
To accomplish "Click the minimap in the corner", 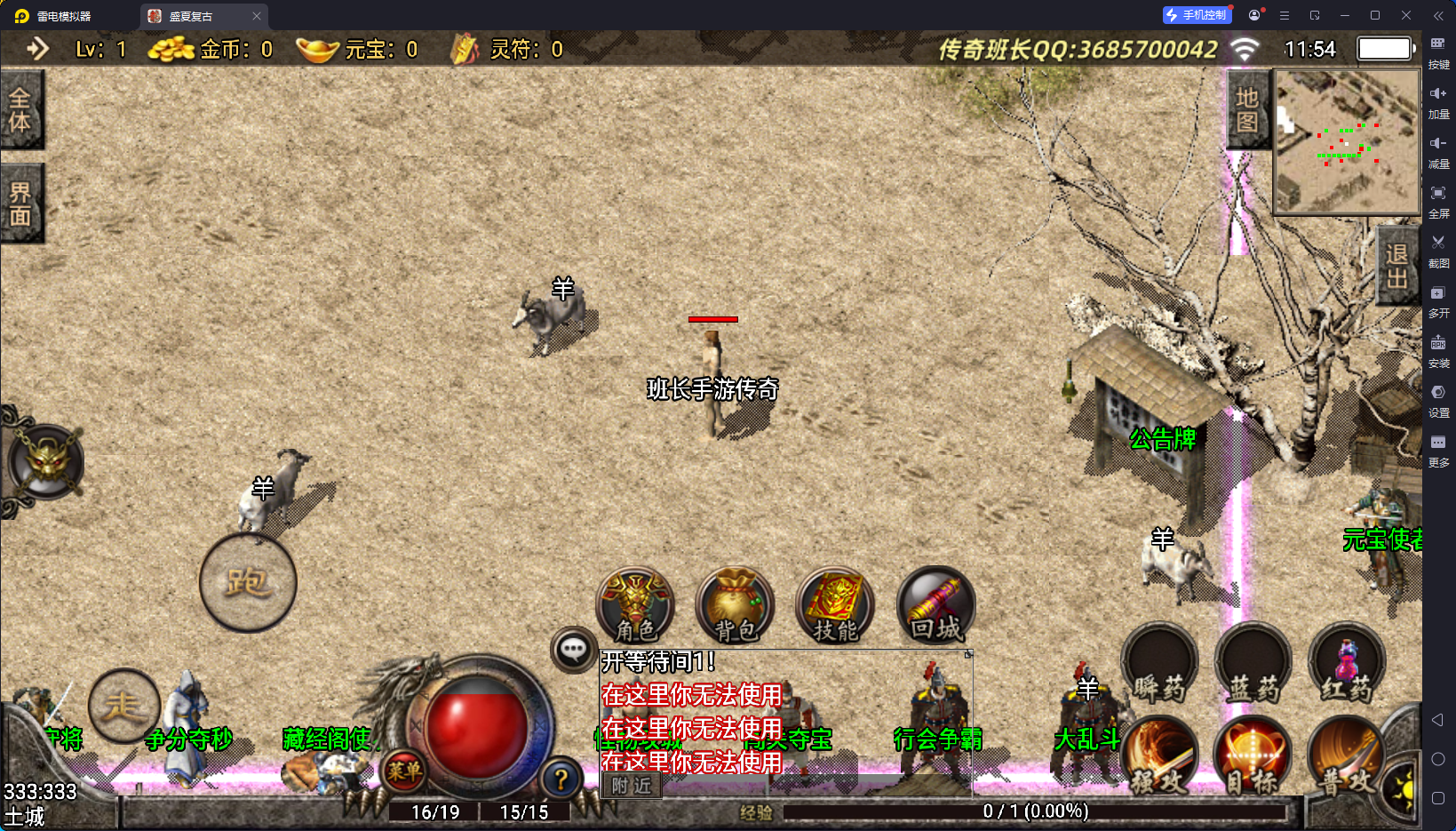I will pos(1346,142).
